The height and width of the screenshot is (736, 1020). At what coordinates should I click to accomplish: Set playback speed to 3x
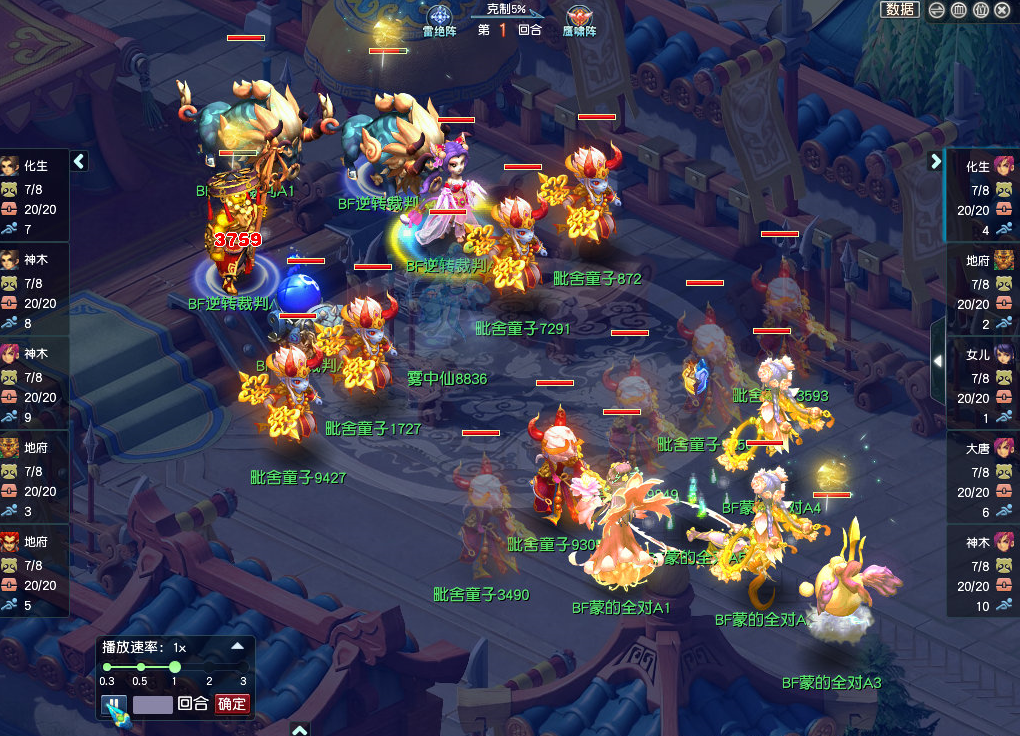(x=243, y=667)
